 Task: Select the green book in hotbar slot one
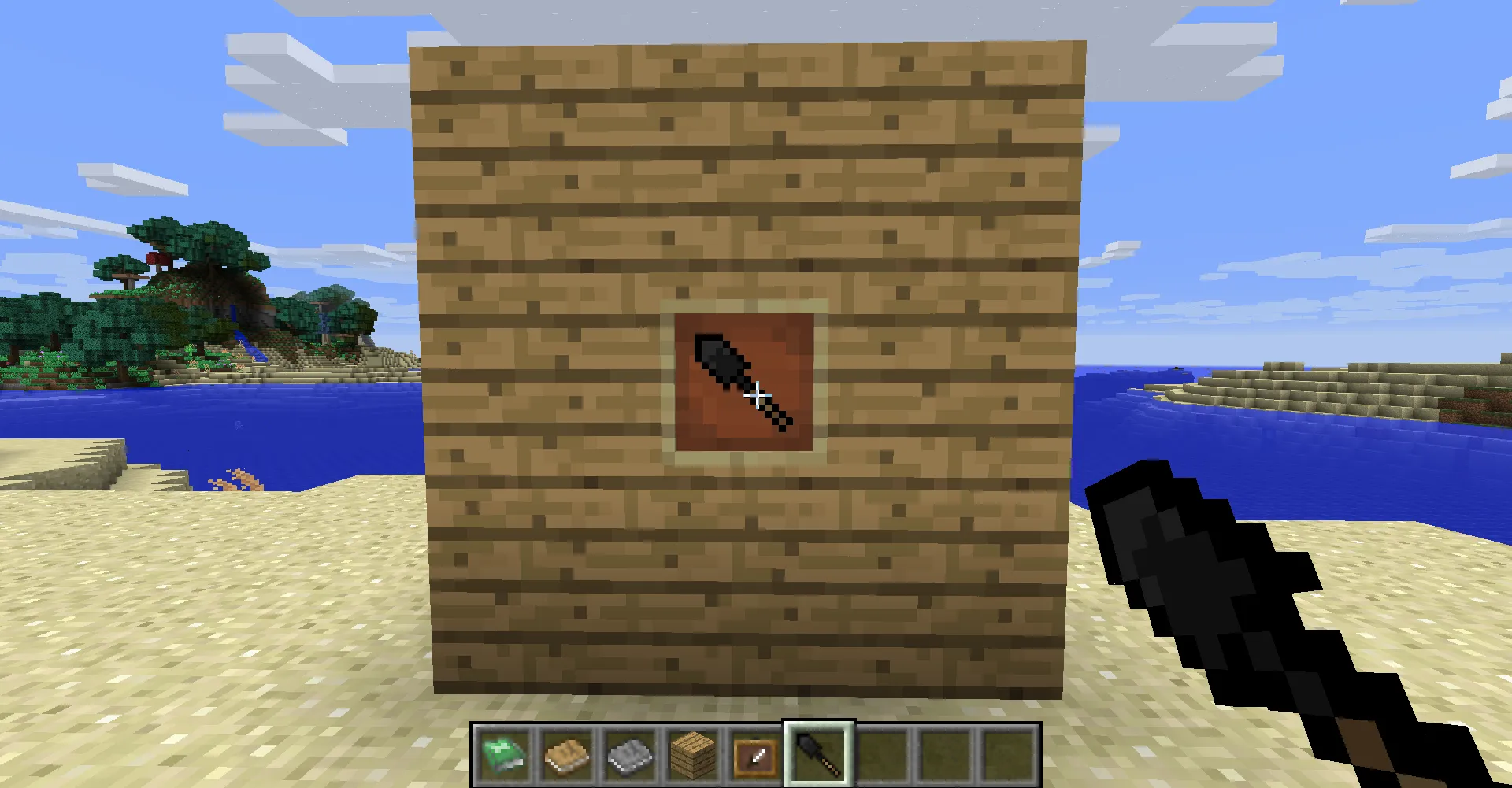coord(503,755)
